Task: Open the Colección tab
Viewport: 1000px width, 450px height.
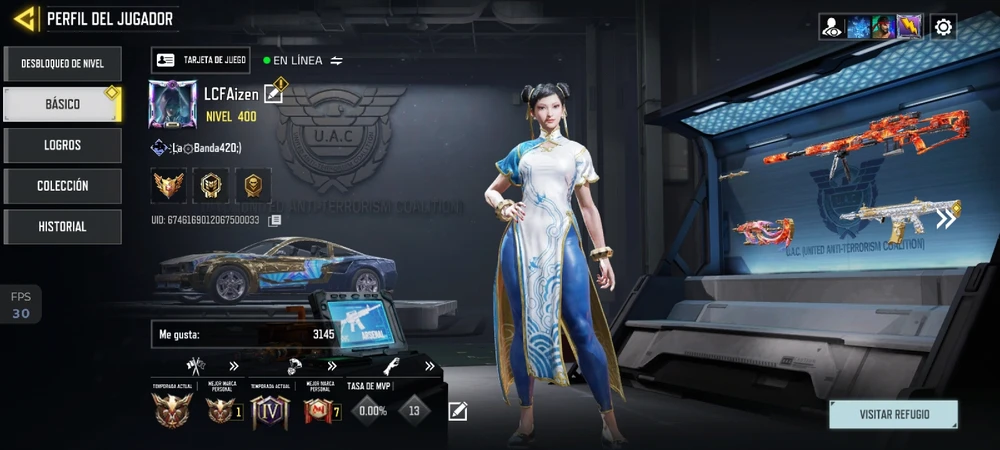Action: coord(62,186)
